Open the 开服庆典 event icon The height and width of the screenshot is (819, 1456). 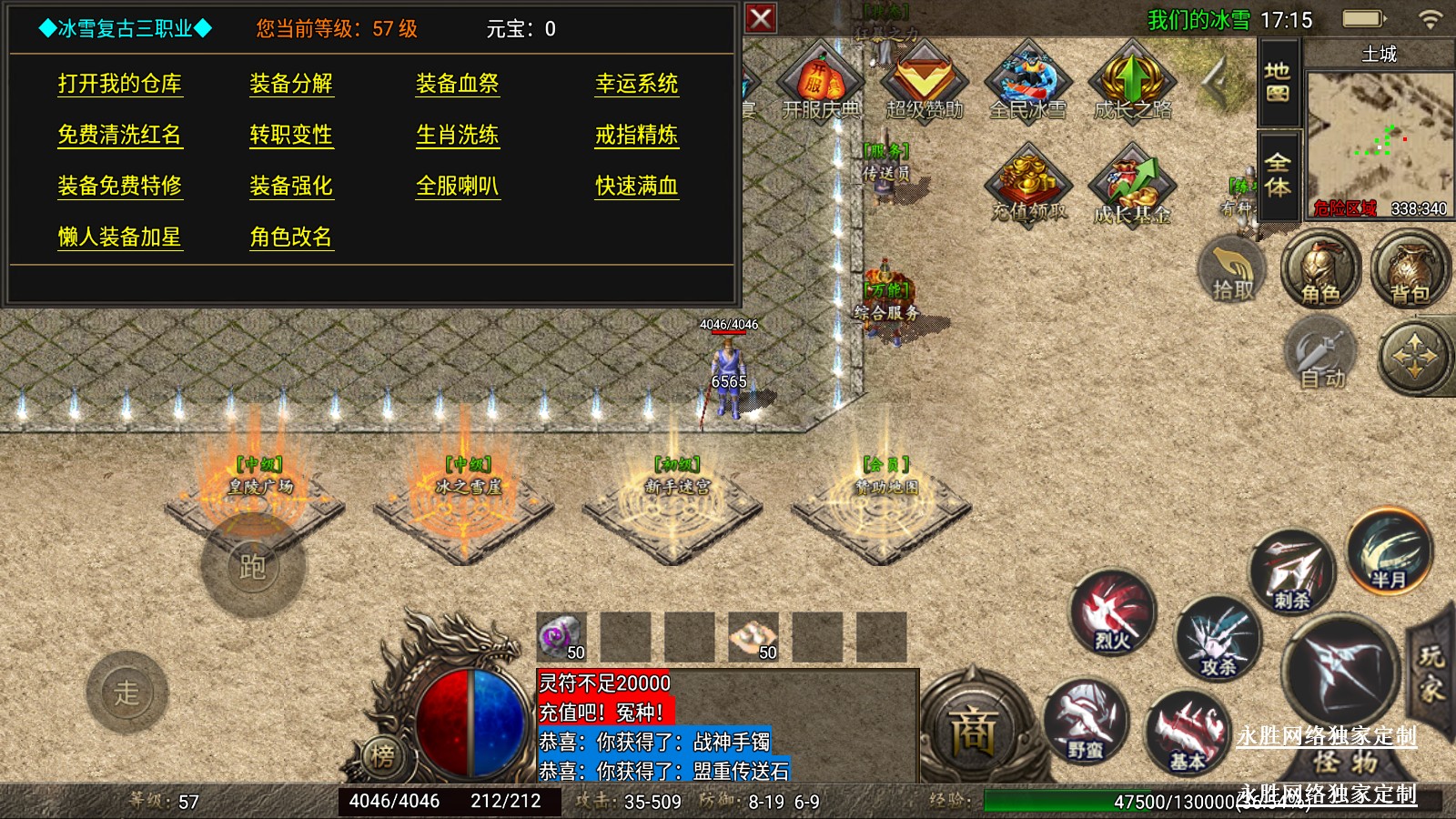click(x=821, y=84)
